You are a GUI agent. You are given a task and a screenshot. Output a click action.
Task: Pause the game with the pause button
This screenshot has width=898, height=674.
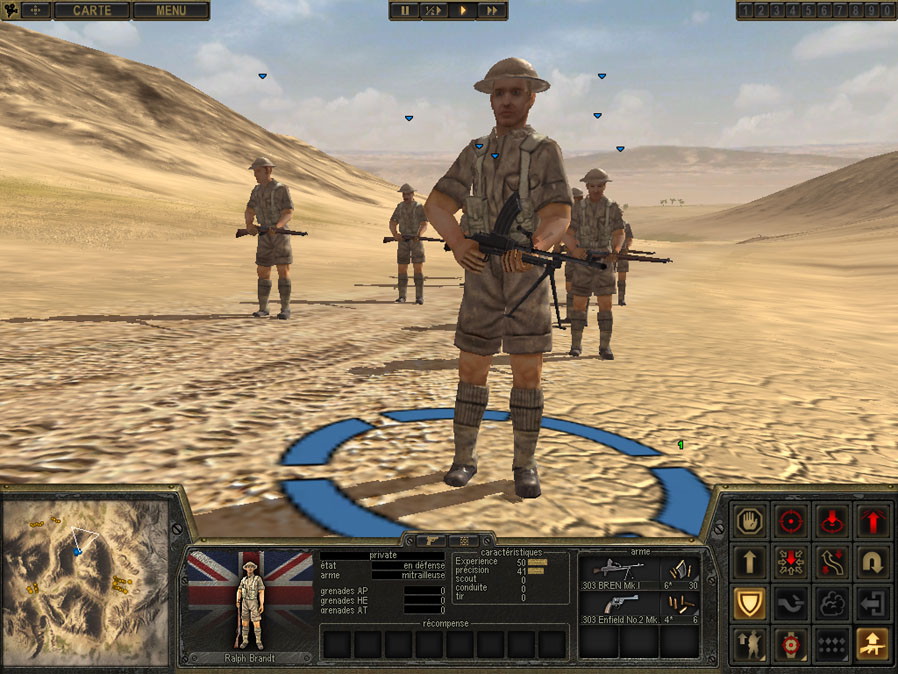point(406,10)
